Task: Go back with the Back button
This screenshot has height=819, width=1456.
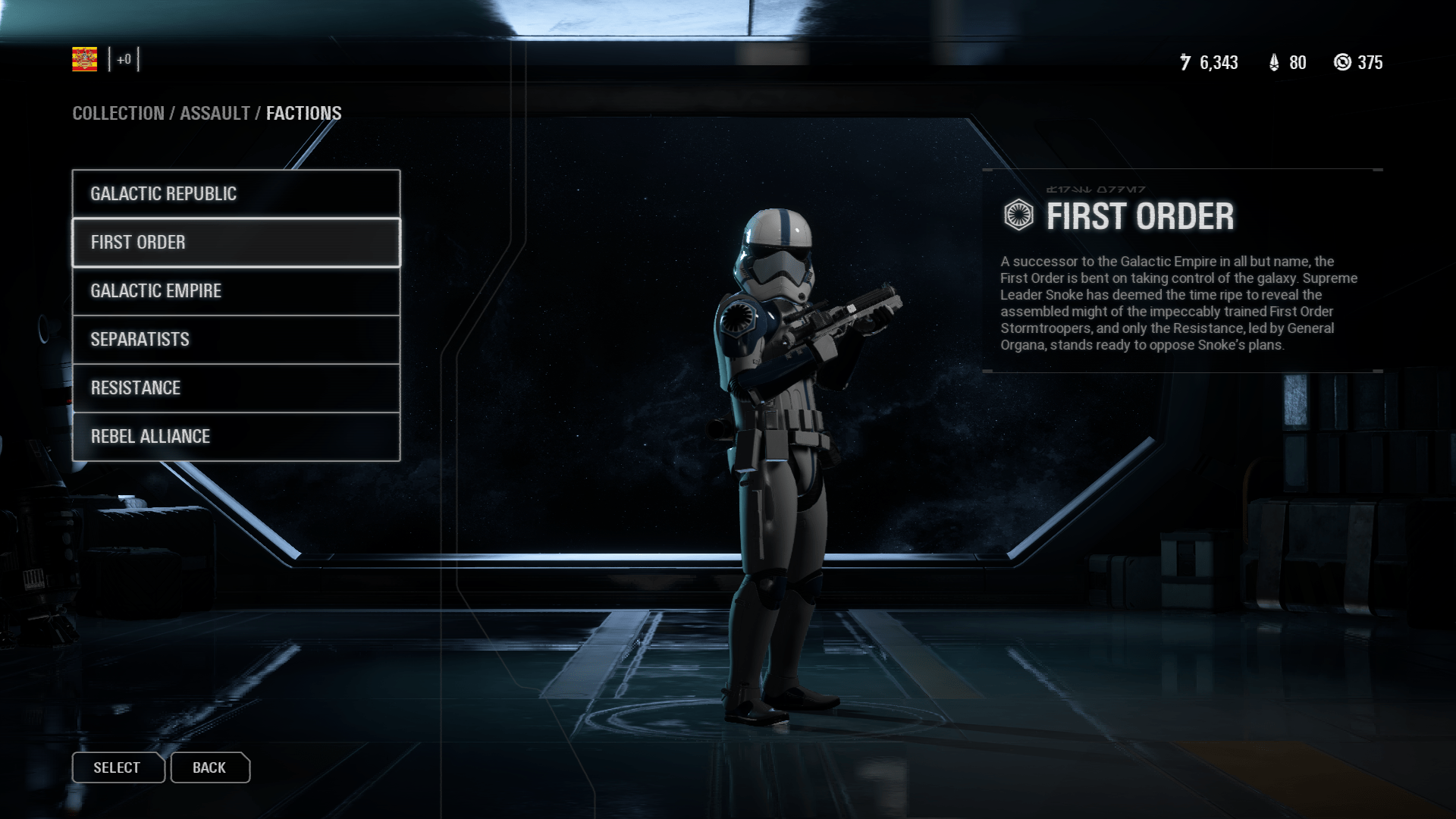Action: [209, 767]
